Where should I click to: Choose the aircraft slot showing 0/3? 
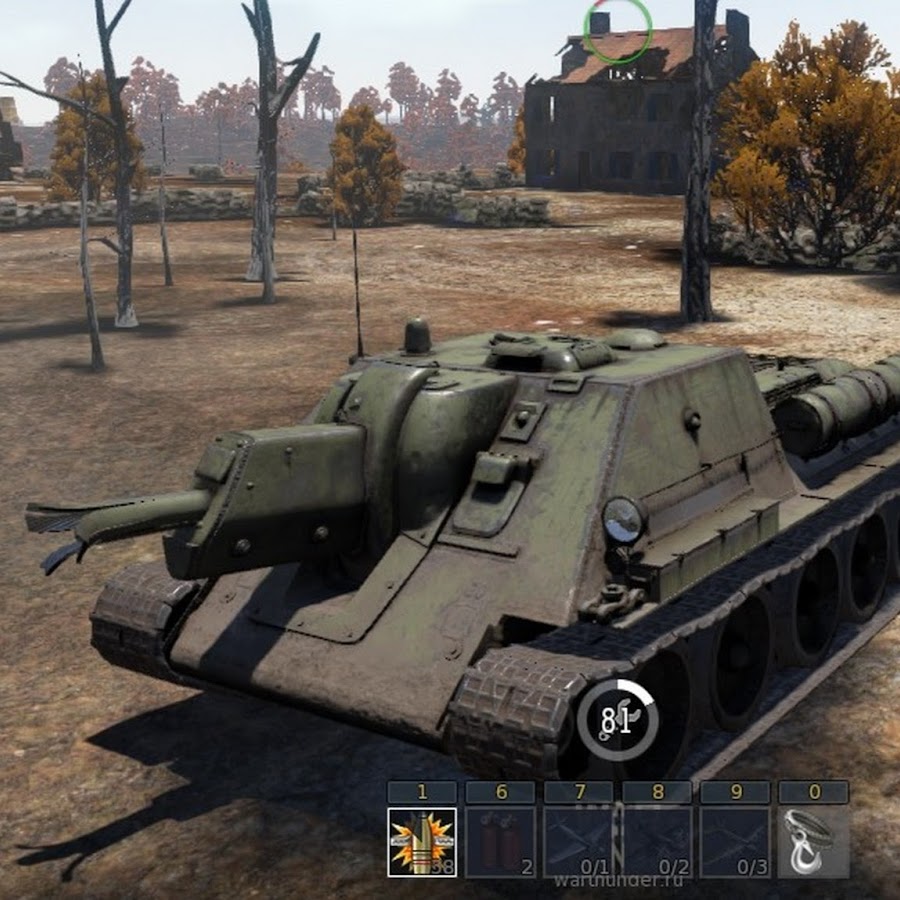[x=735, y=842]
